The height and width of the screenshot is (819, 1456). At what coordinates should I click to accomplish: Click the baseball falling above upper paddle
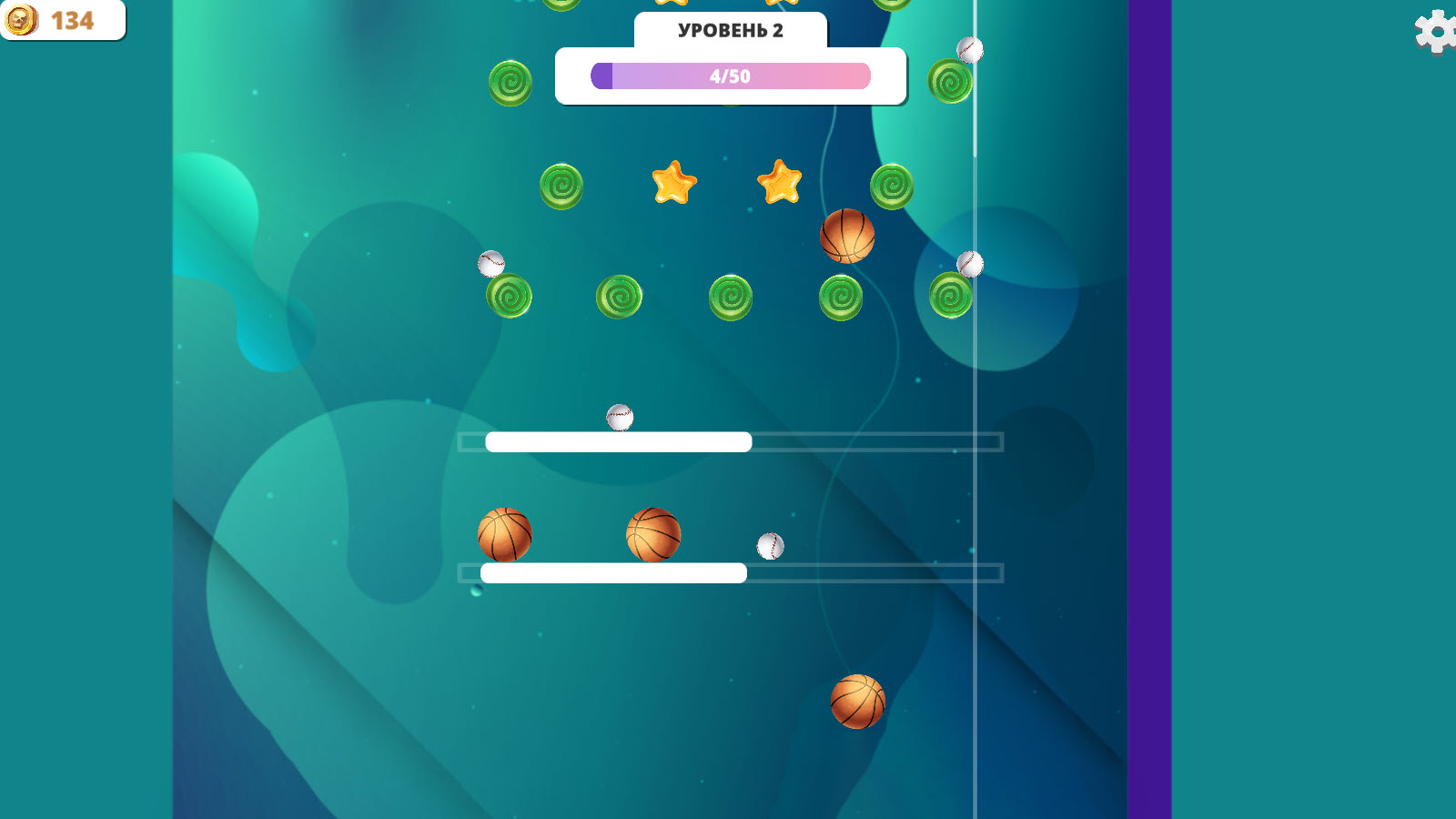[618, 415]
